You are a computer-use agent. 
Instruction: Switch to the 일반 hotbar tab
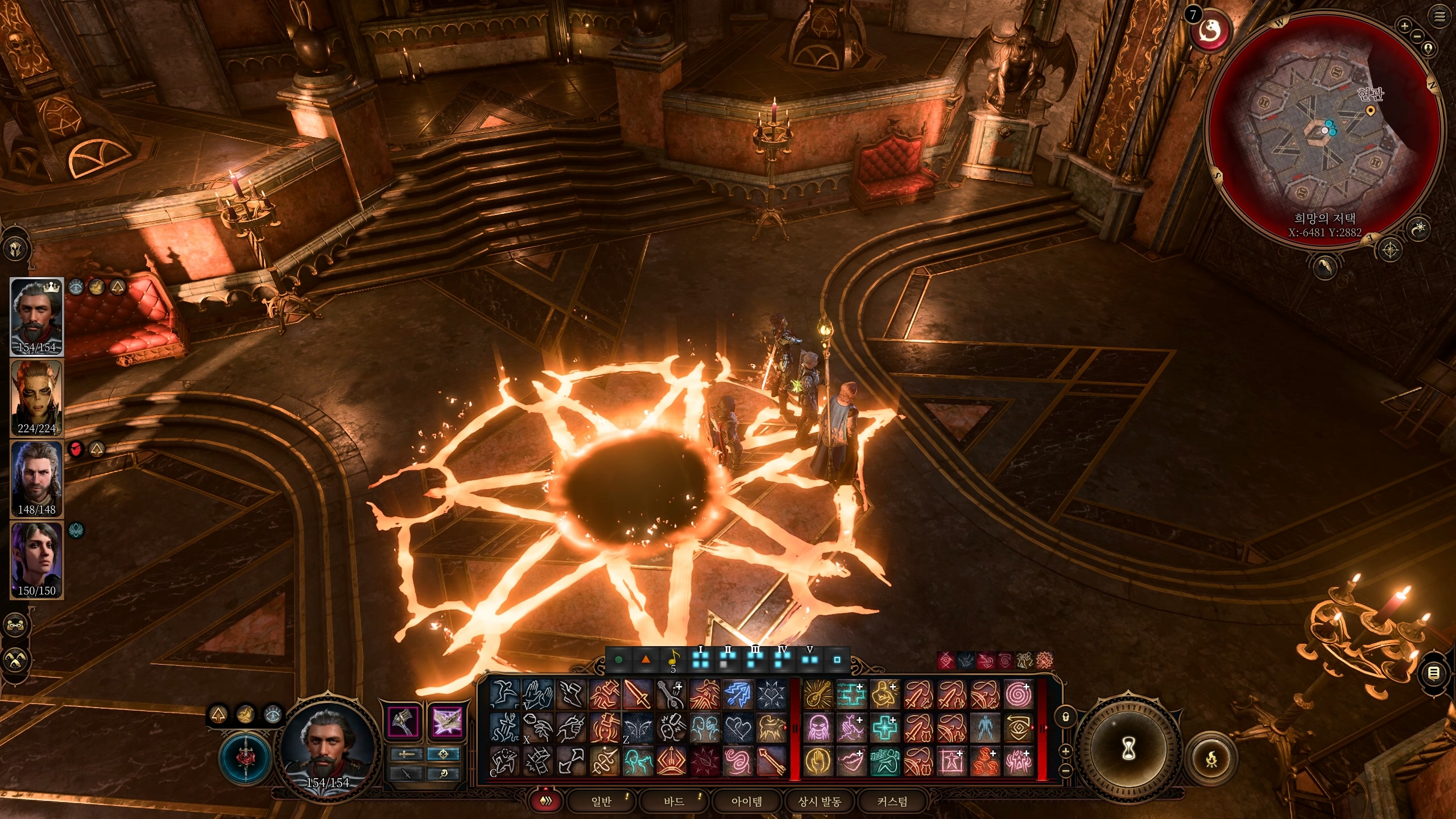pos(601,801)
